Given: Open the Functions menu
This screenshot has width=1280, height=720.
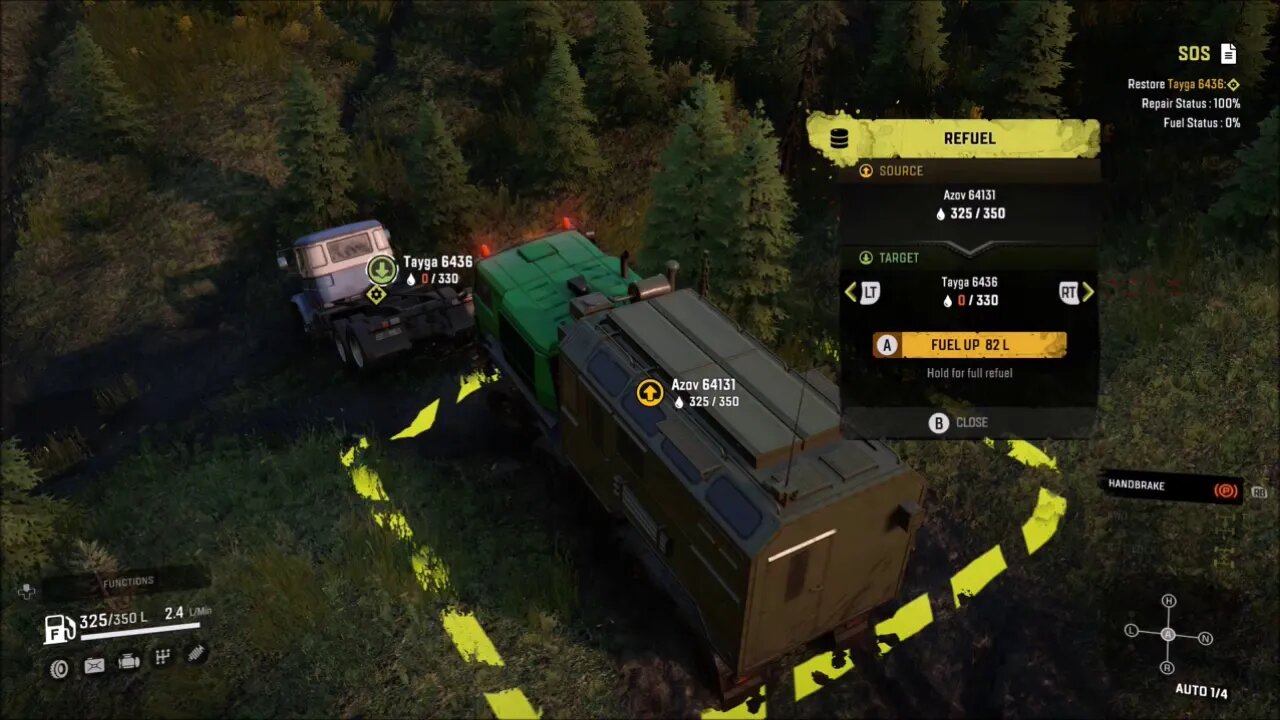Looking at the screenshot, I should [x=128, y=581].
